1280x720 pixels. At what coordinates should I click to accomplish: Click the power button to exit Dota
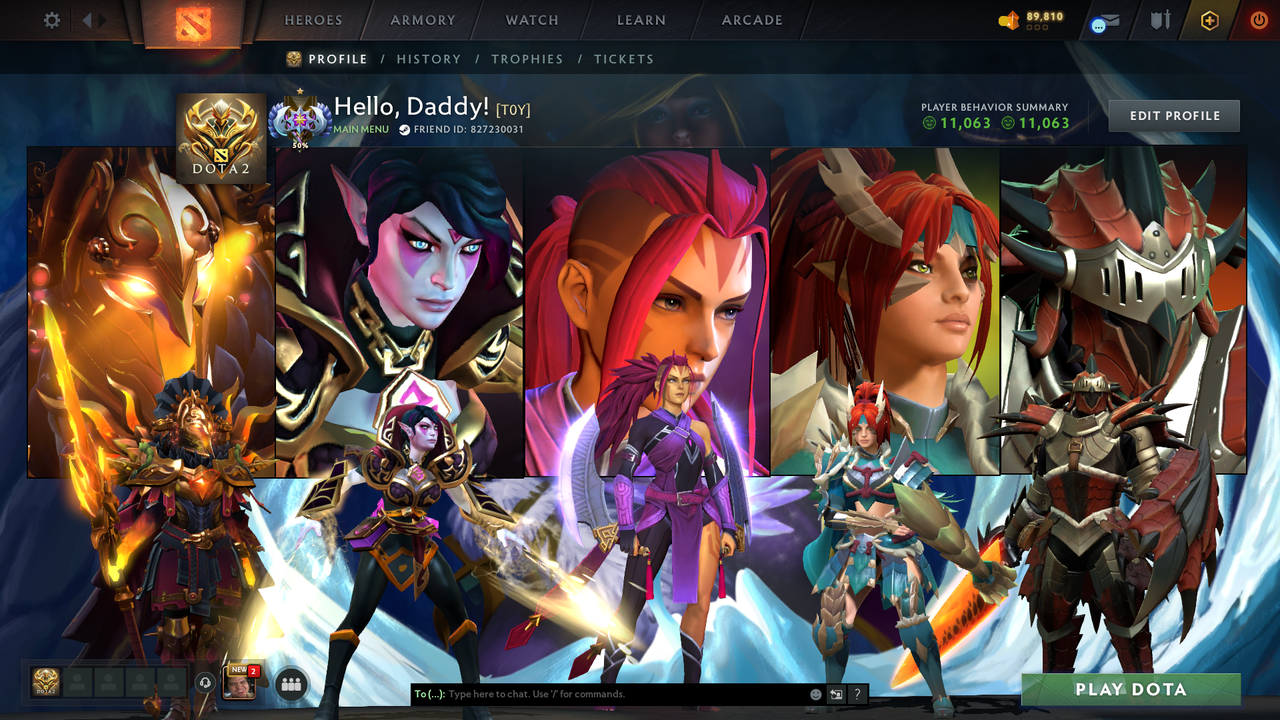pyautogui.click(x=1257, y=19)
